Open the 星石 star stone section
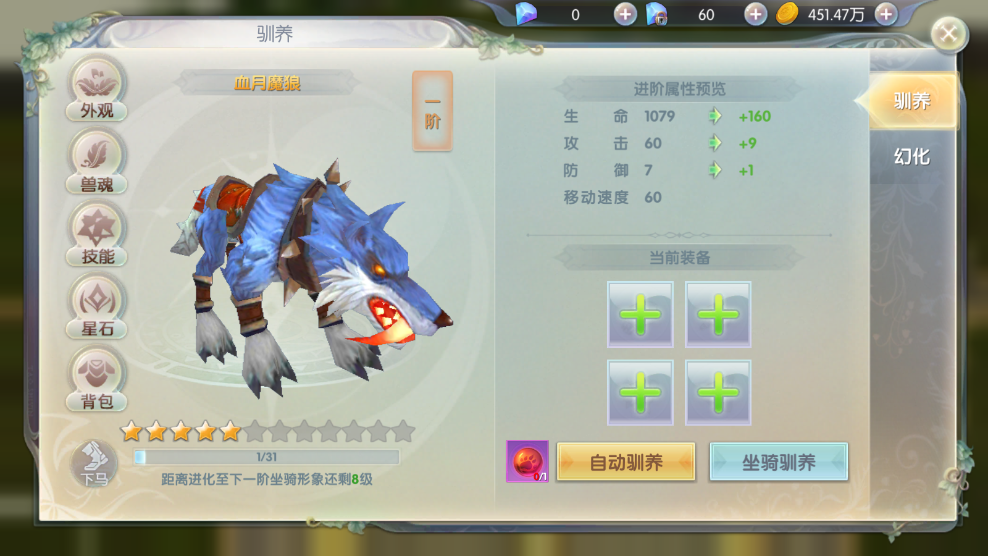 click(x=97, y=306)
